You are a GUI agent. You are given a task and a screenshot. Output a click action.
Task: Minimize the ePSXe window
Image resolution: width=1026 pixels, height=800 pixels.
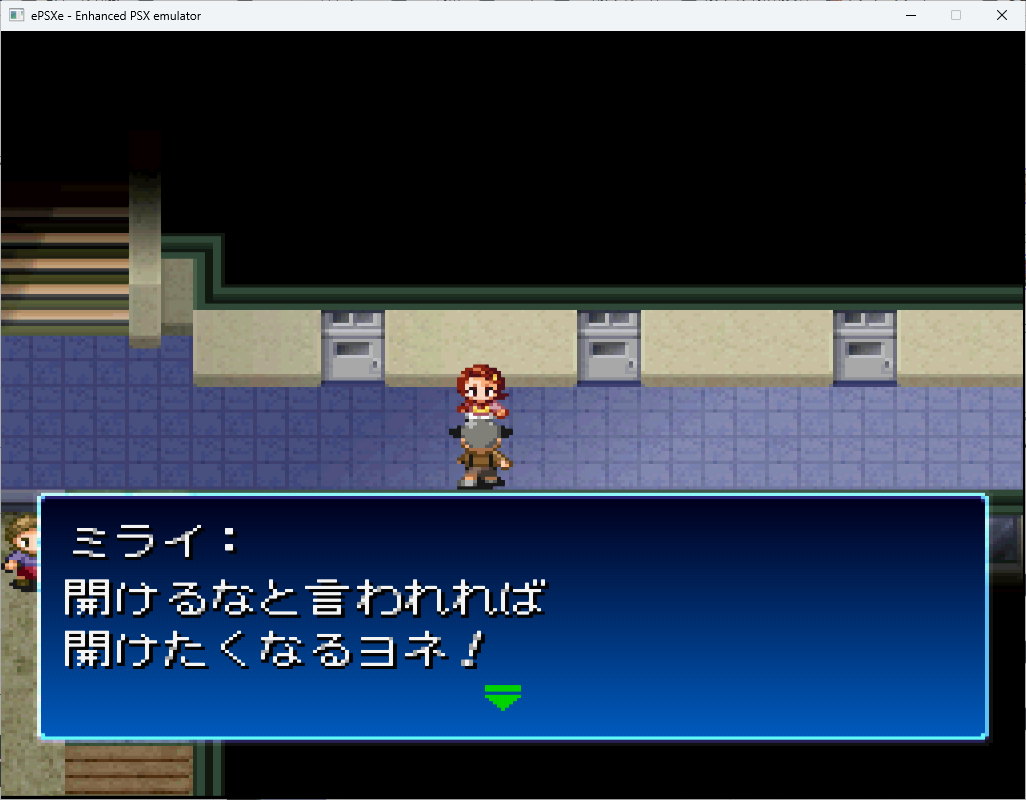(911, 15)
